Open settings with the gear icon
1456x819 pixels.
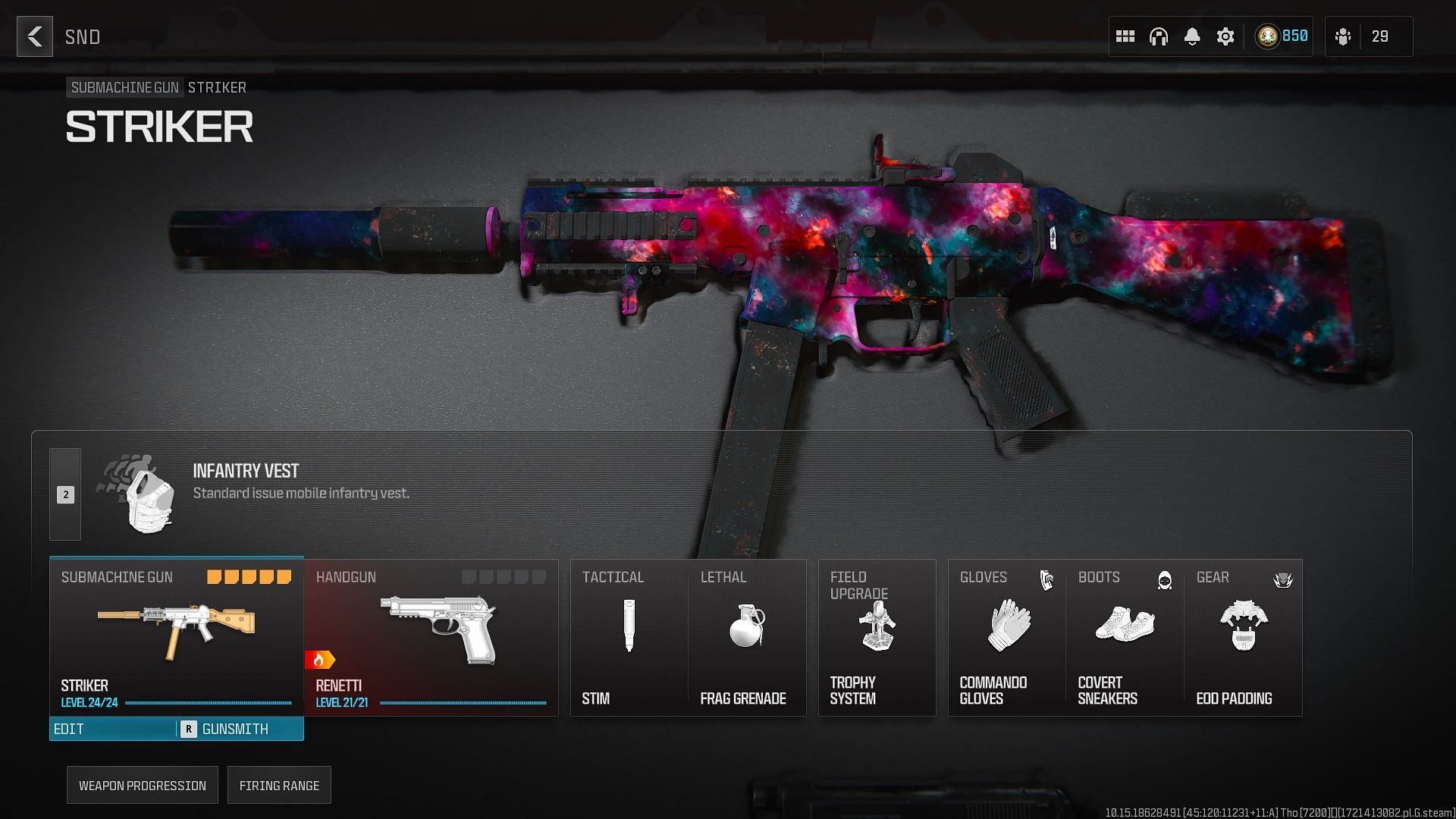[1225, 36]
